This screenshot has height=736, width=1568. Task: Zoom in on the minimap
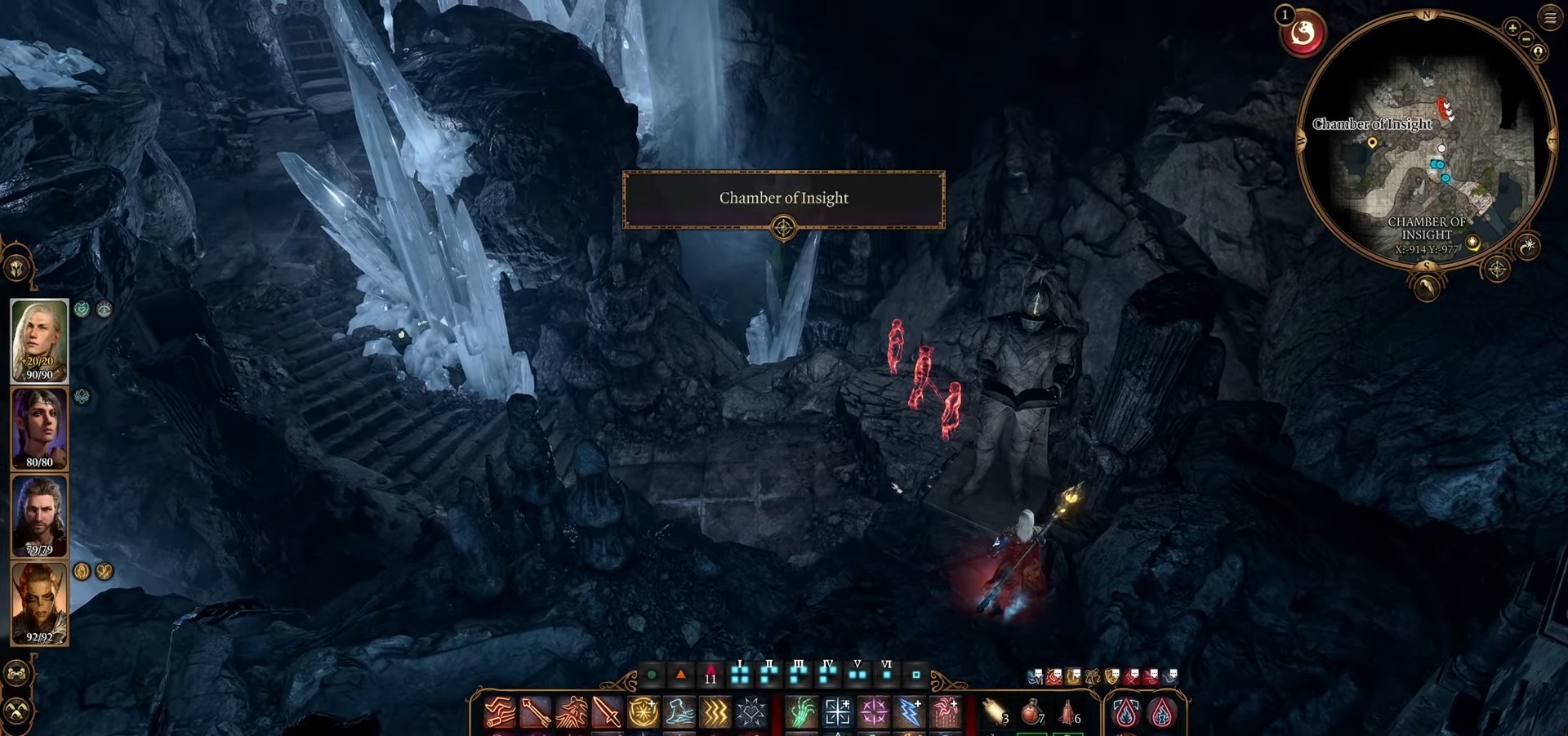(1512, 28)
